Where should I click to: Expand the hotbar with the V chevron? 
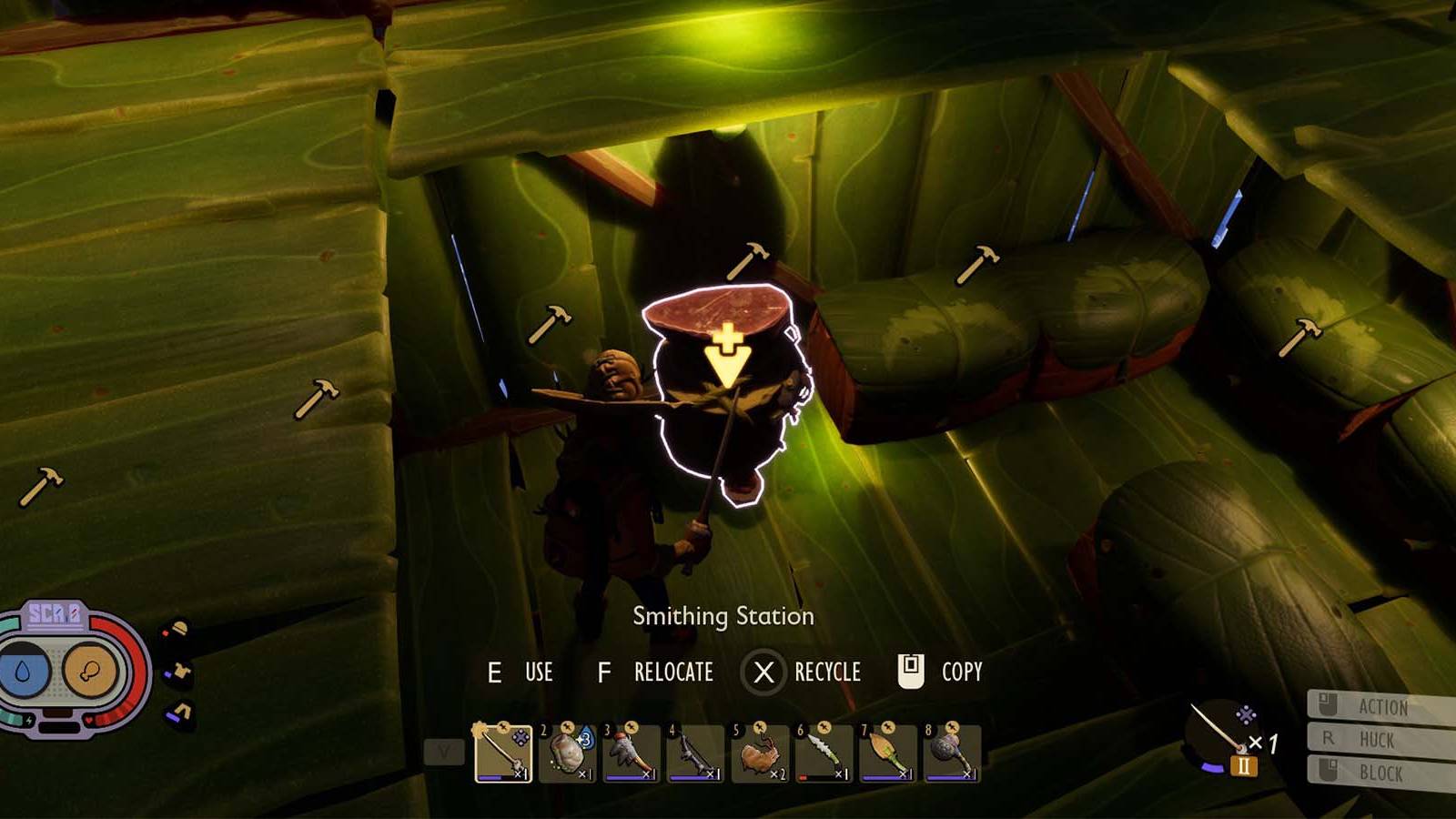[444, 749]
